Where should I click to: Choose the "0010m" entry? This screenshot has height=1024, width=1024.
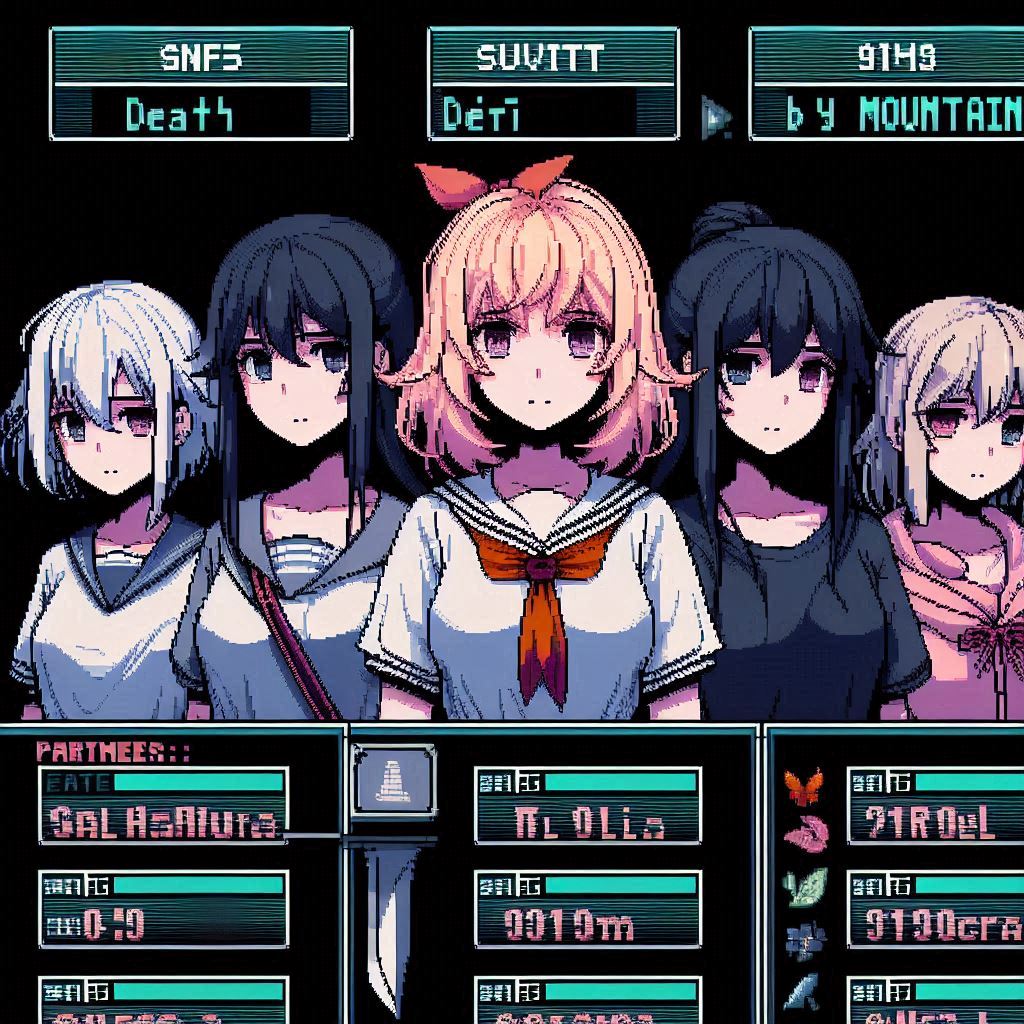588,909
